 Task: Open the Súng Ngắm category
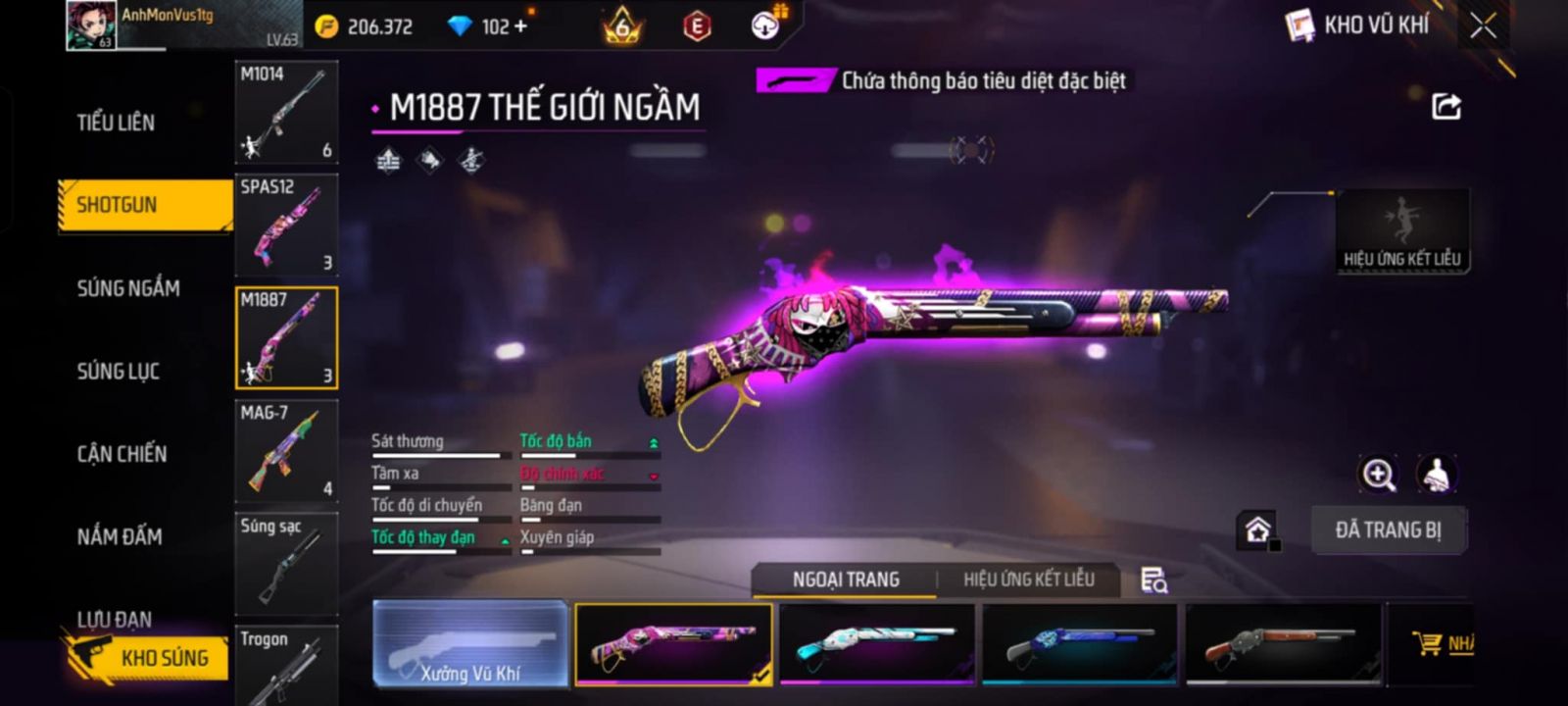click(x=128, y=288)
